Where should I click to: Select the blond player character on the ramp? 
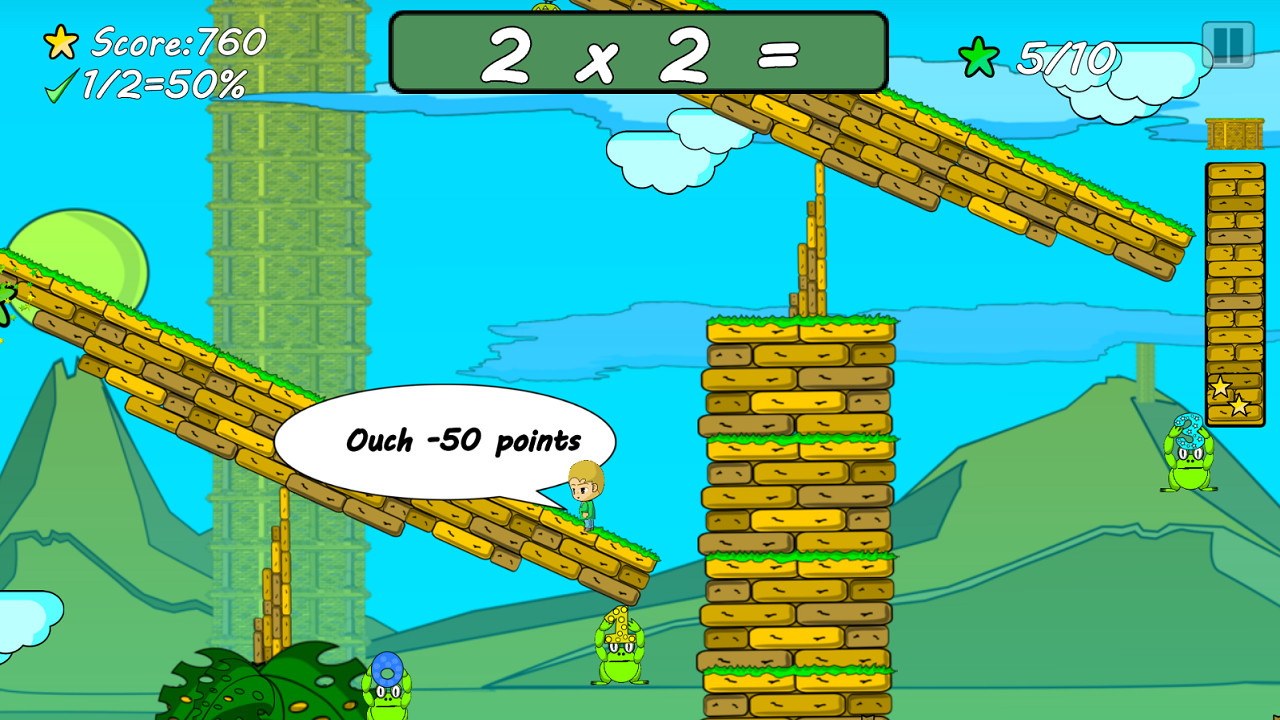coord(585,495)
